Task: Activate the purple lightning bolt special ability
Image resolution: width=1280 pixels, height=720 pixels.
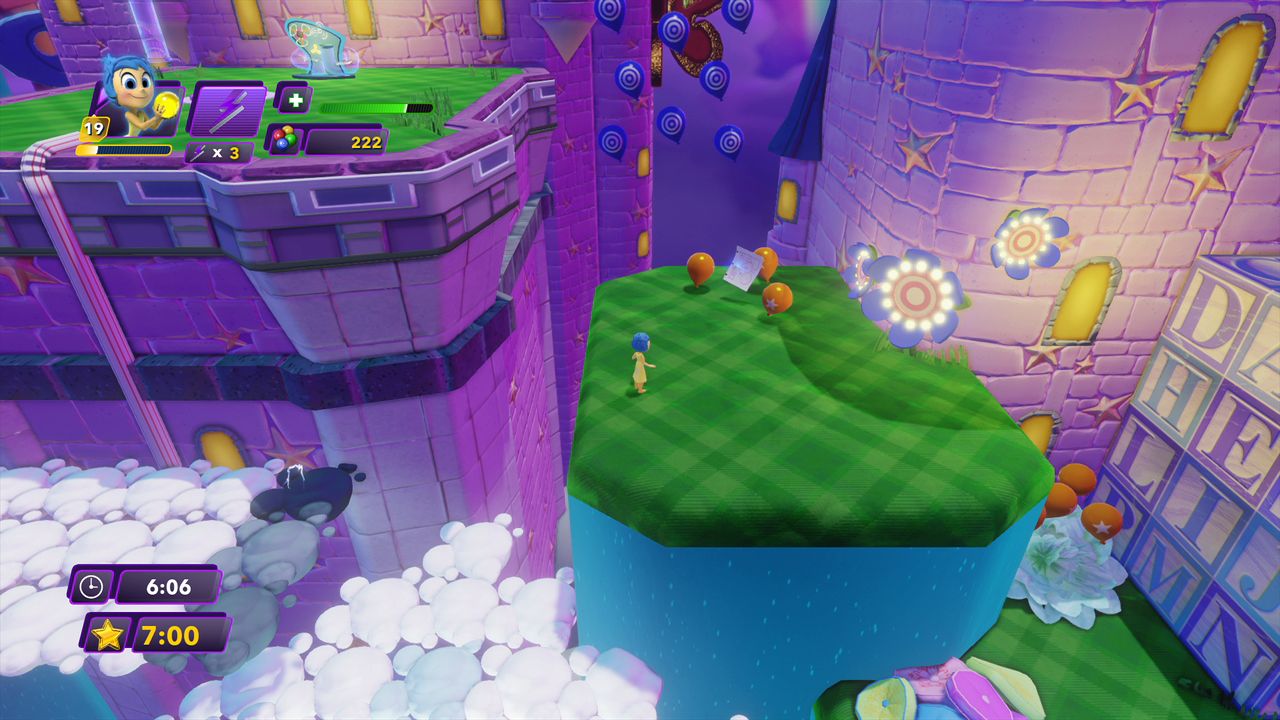Action: (227, 109)
